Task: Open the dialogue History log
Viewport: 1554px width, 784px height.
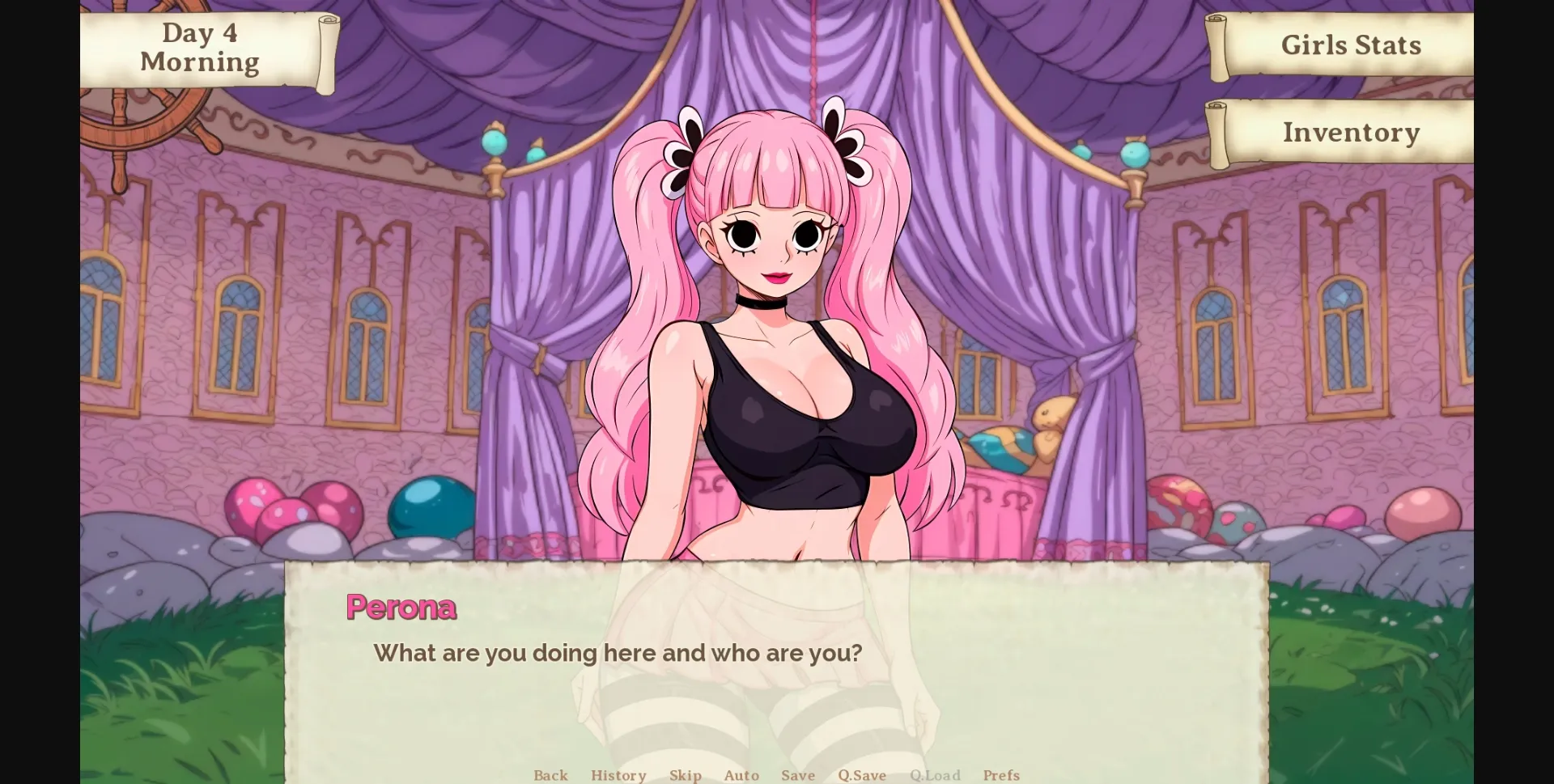Action: 618,775
